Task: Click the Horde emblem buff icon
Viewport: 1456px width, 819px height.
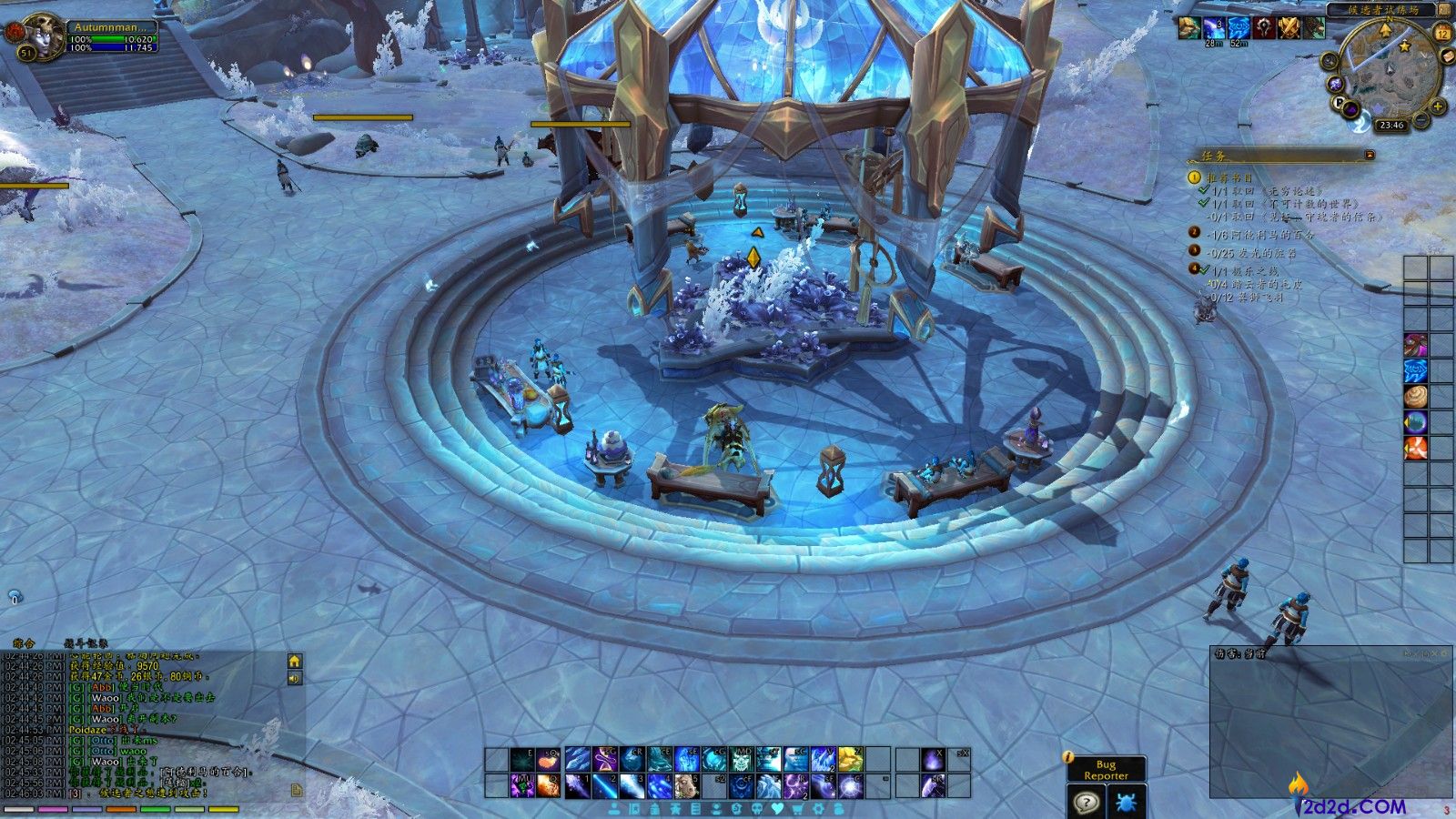Action: coord(1264,28)
